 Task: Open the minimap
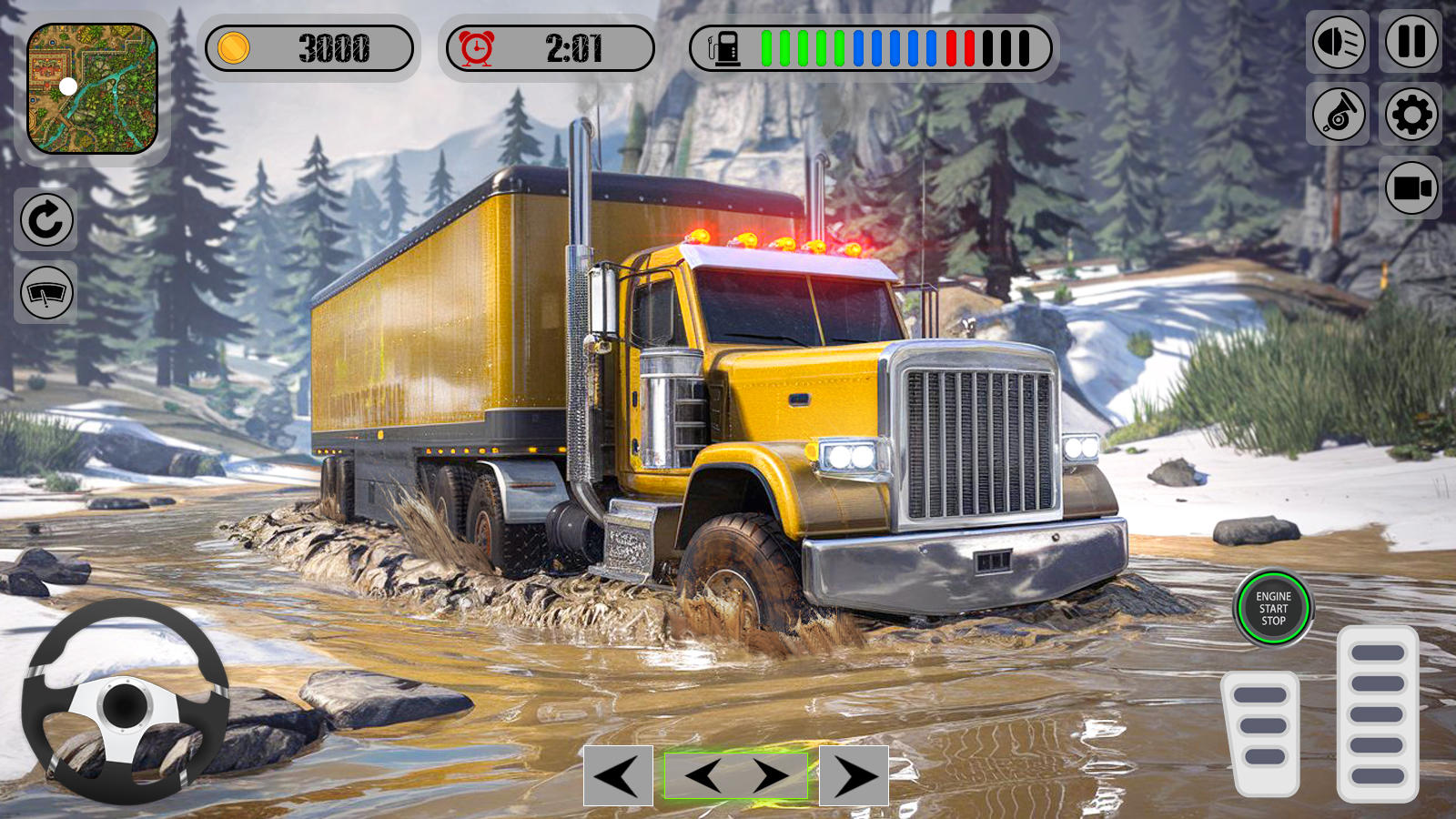tap(92, 88)
